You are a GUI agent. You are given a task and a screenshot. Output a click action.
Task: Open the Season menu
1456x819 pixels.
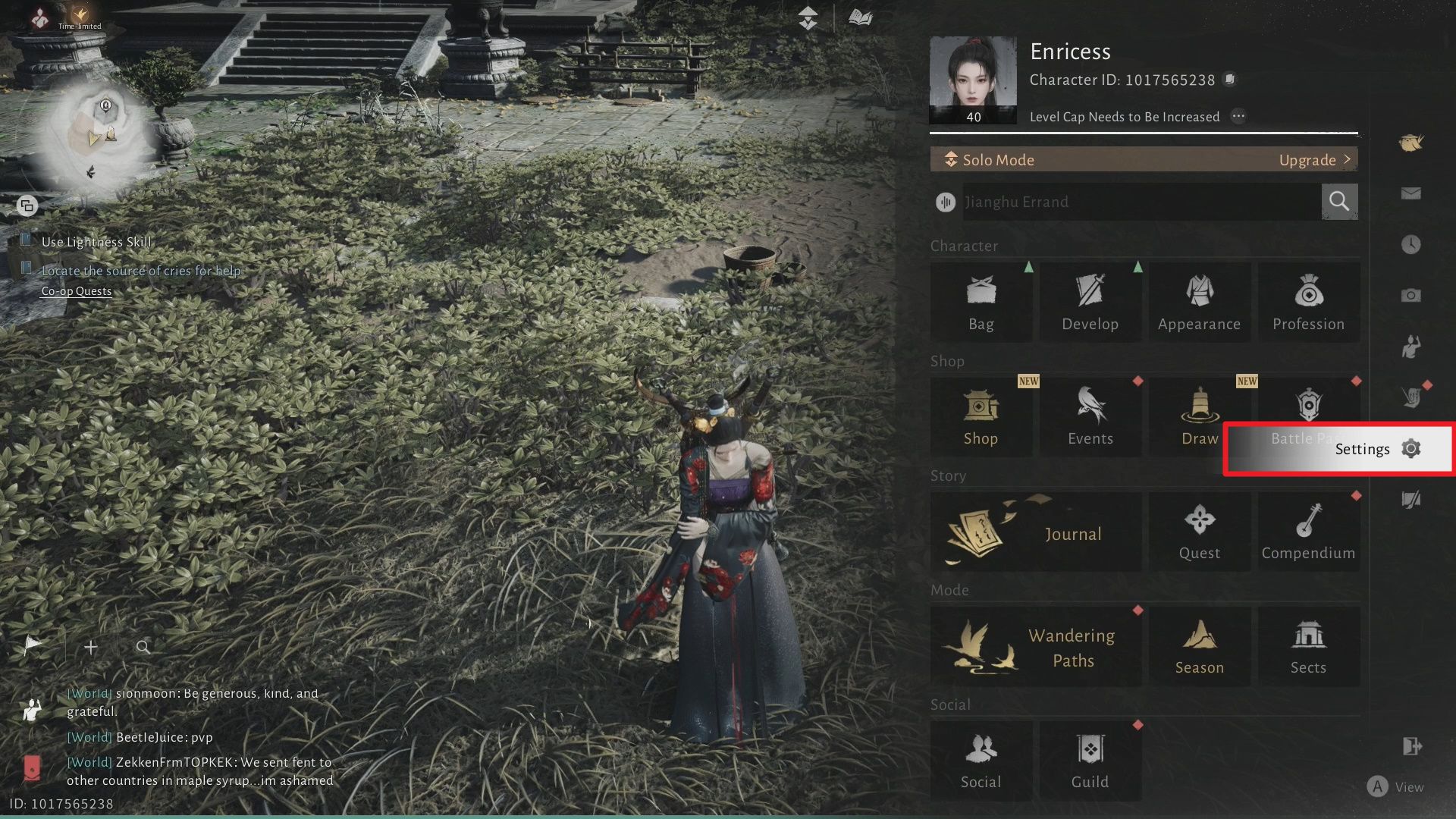tap(1199, 647)
